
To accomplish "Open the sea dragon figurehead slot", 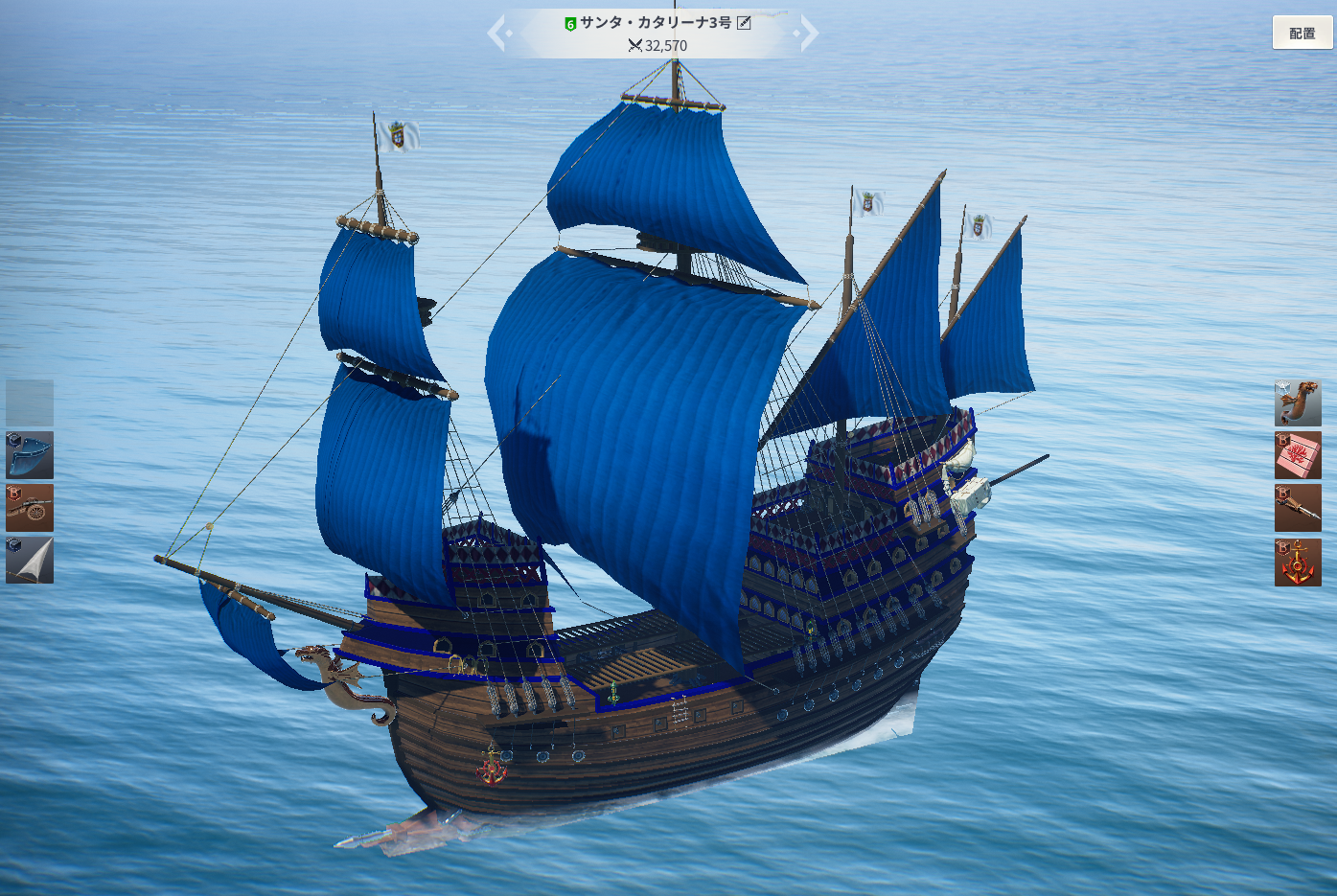I will coord(1298,402).
